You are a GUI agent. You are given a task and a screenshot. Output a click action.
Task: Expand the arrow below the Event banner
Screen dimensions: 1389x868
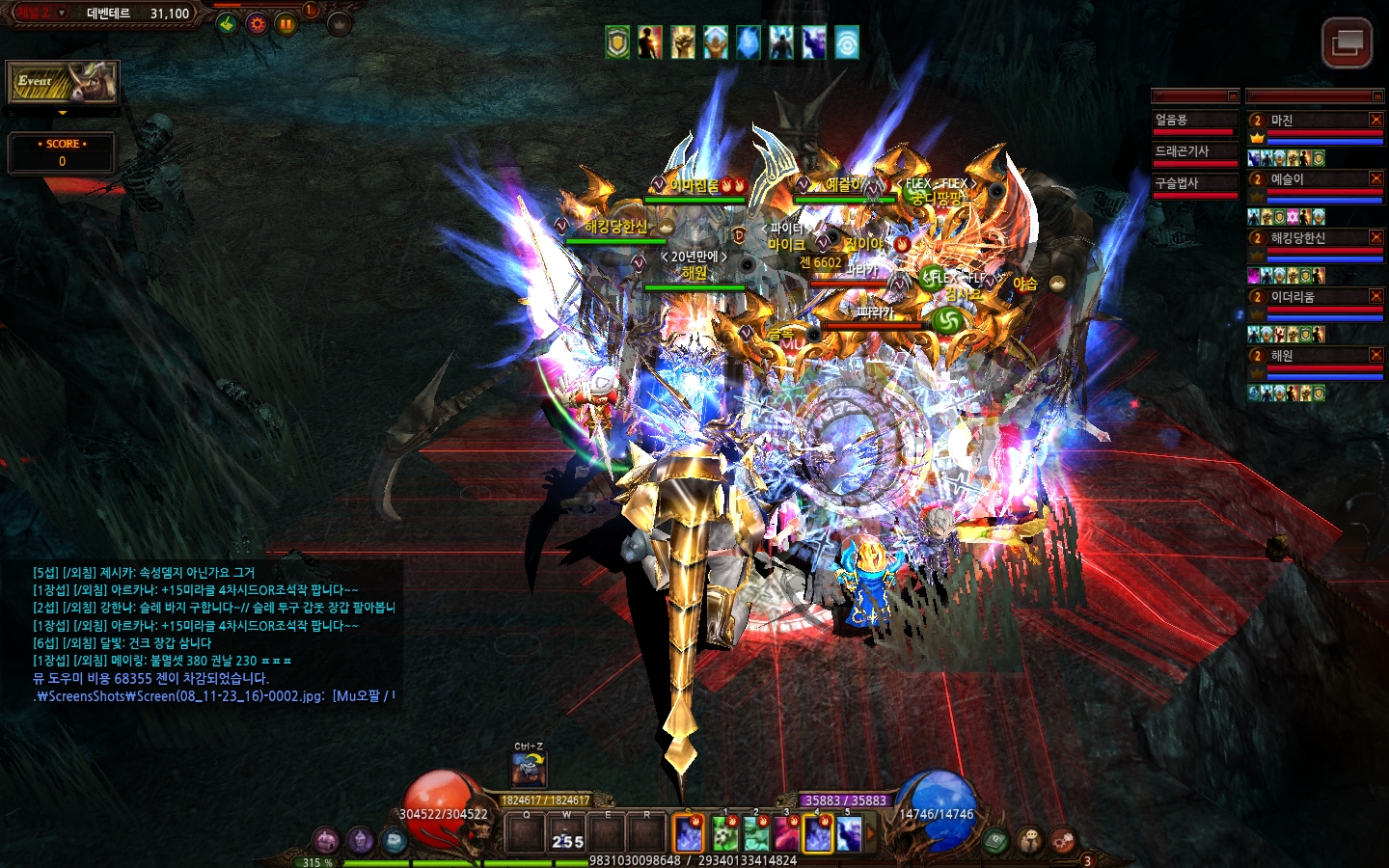coord(63,113)
